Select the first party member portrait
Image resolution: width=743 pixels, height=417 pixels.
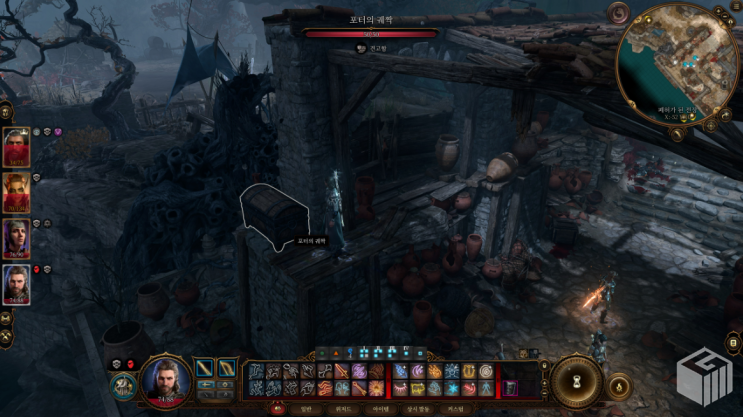click(x=17, y=147)
